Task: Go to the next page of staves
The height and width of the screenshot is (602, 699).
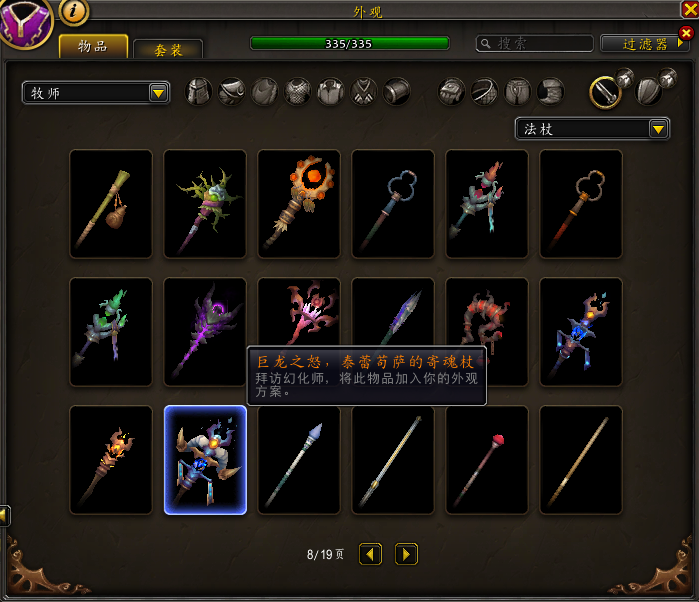Action: tap(406, 553)
